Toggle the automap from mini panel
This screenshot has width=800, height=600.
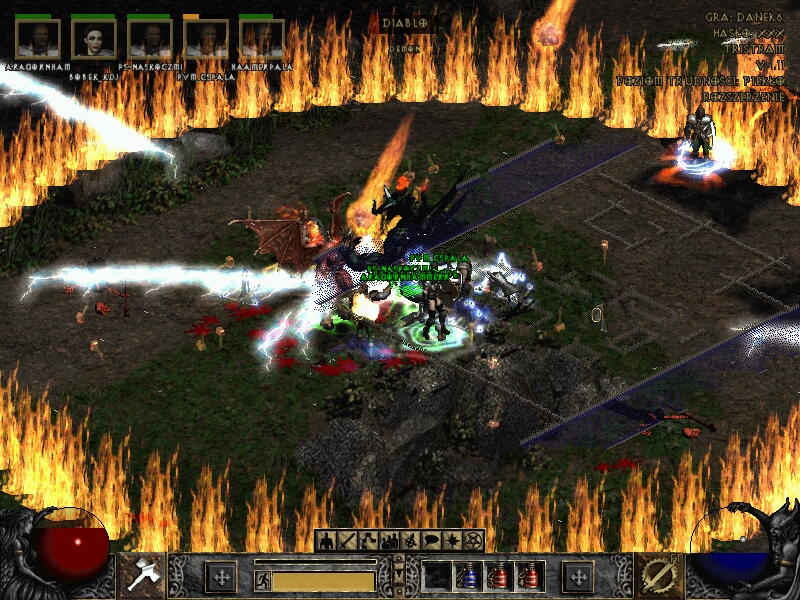click(409, 541)
